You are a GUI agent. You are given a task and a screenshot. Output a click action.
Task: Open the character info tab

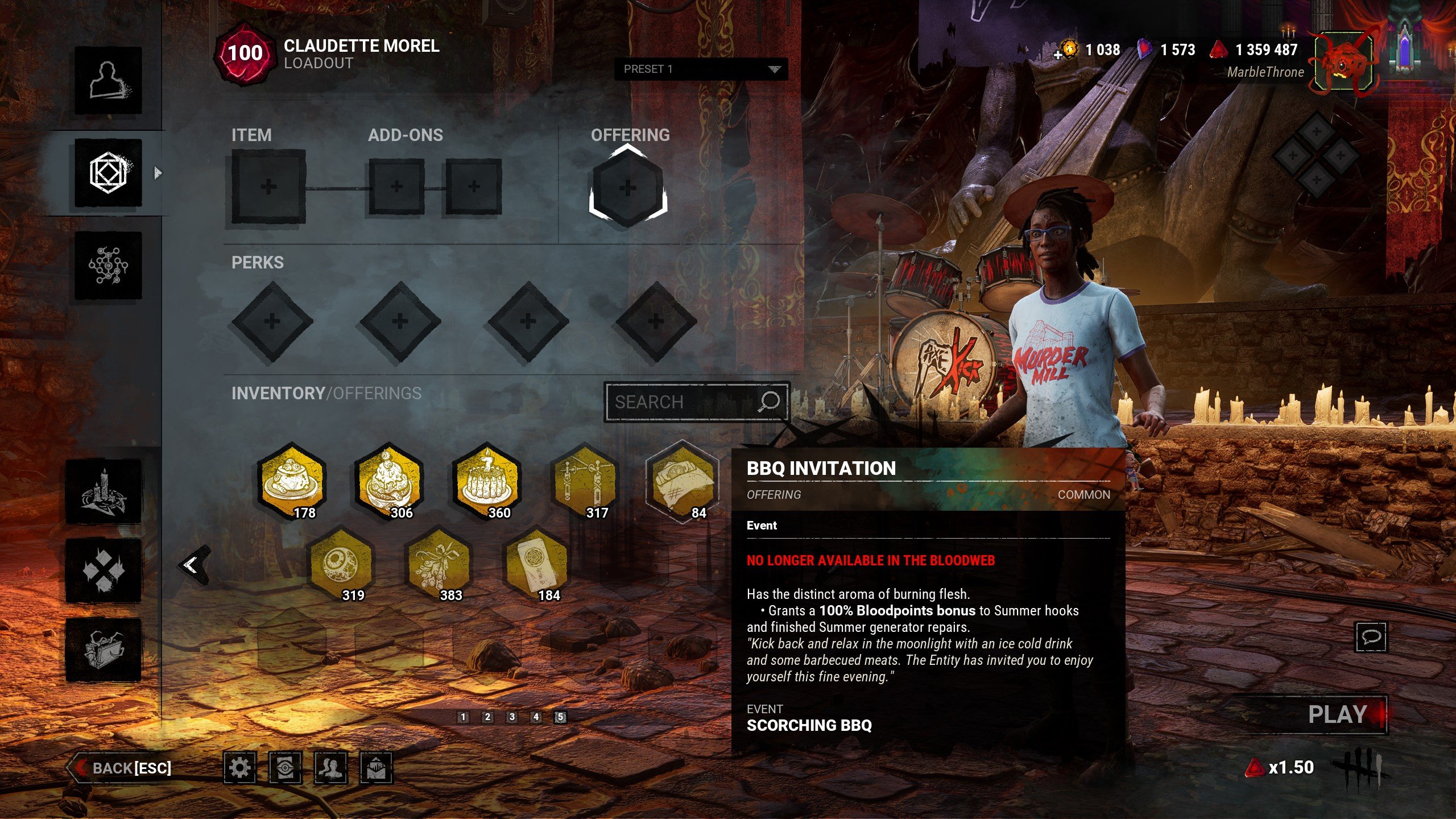tap(108, 80)
